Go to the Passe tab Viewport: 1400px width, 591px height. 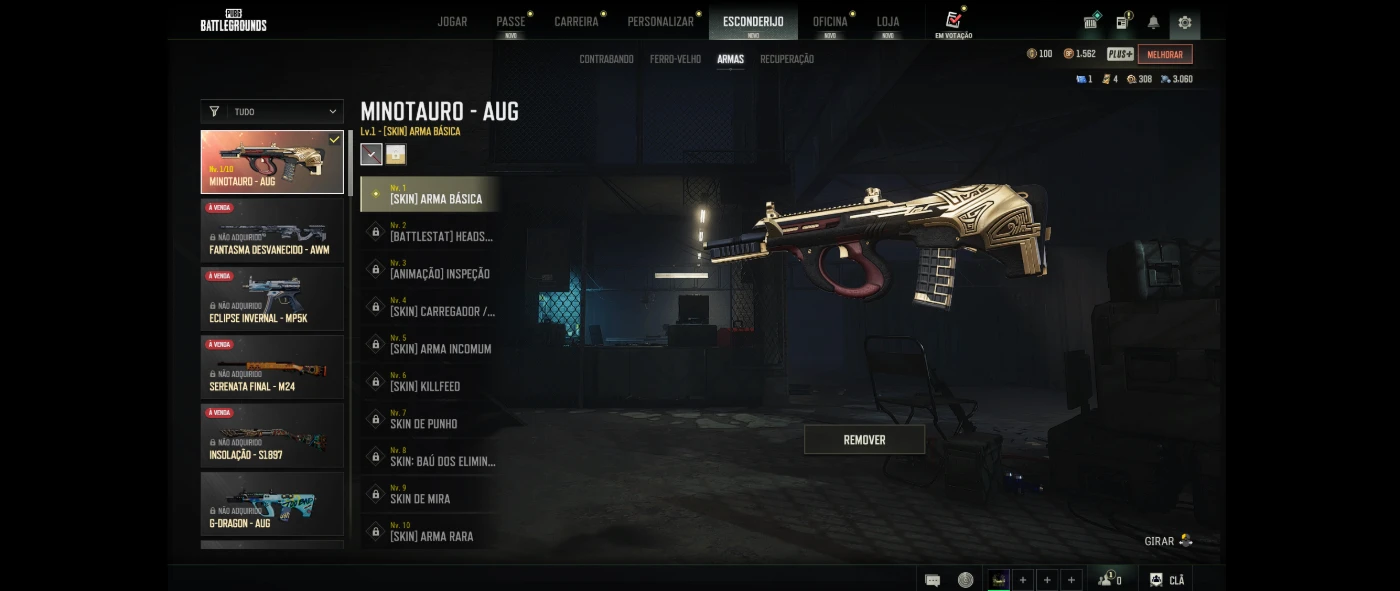[x=510, y=22]
